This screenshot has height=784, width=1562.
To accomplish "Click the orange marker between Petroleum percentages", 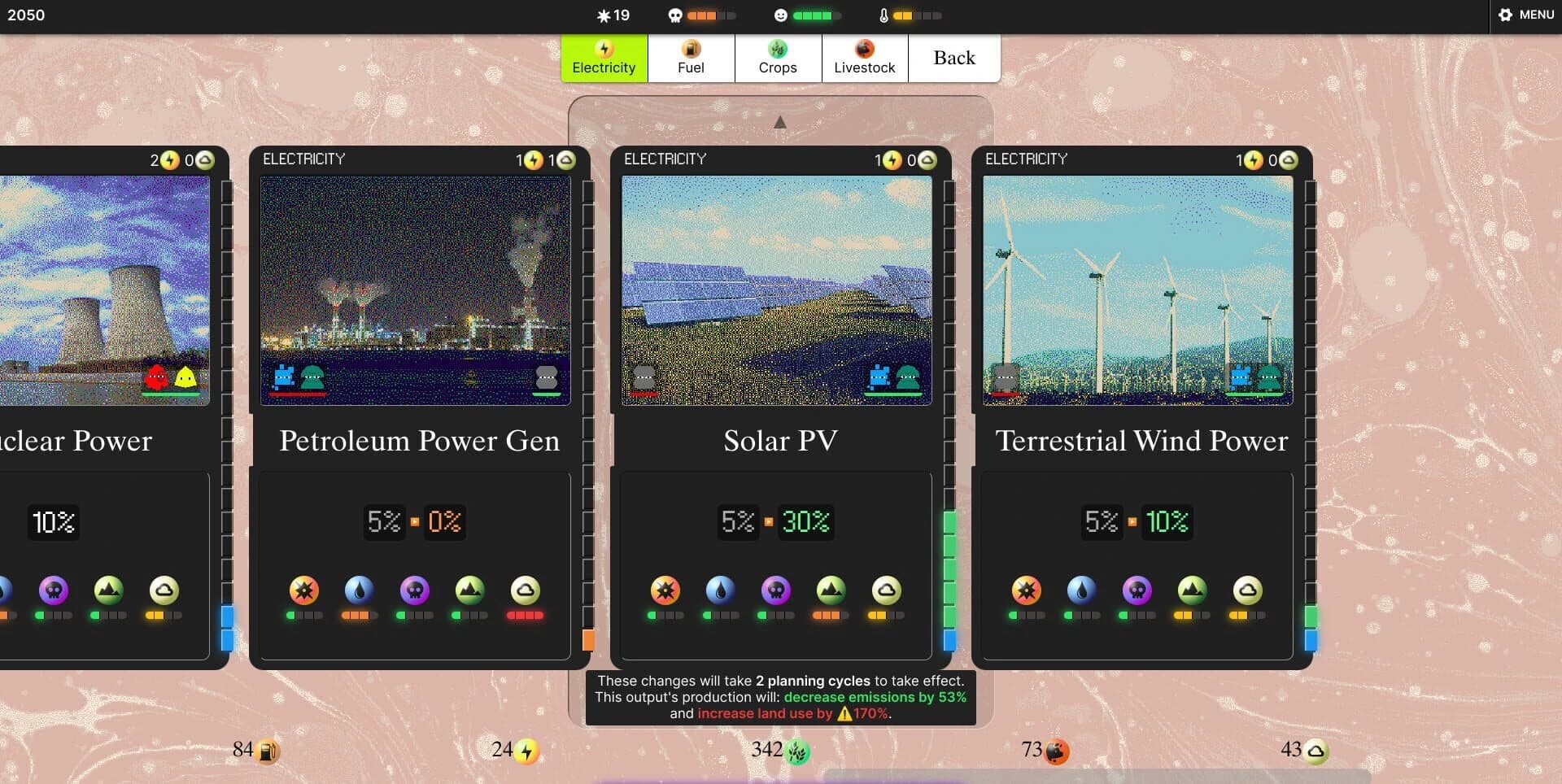I will [x=415, y=521].
